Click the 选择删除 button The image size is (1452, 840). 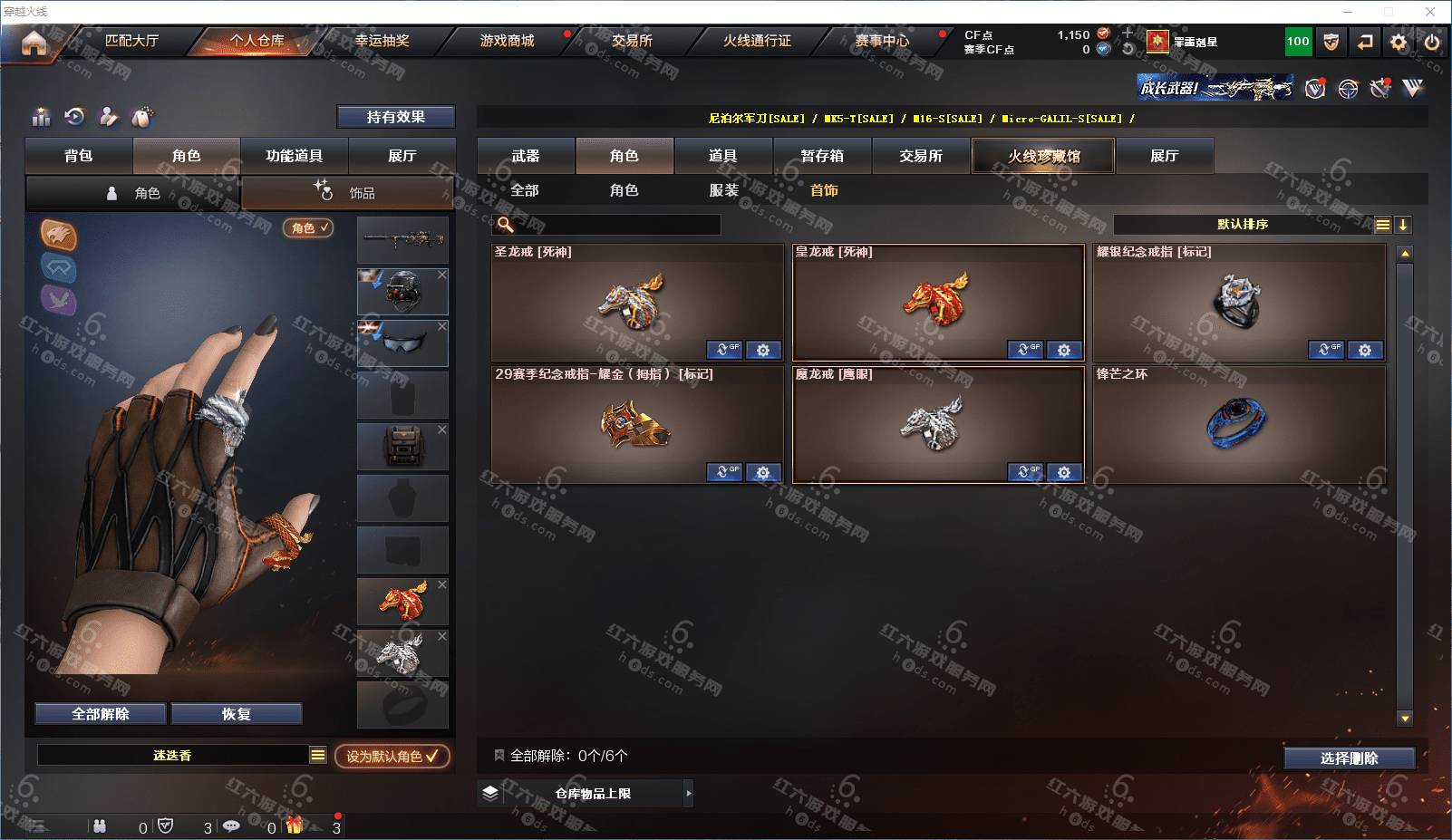(1349, 758)
